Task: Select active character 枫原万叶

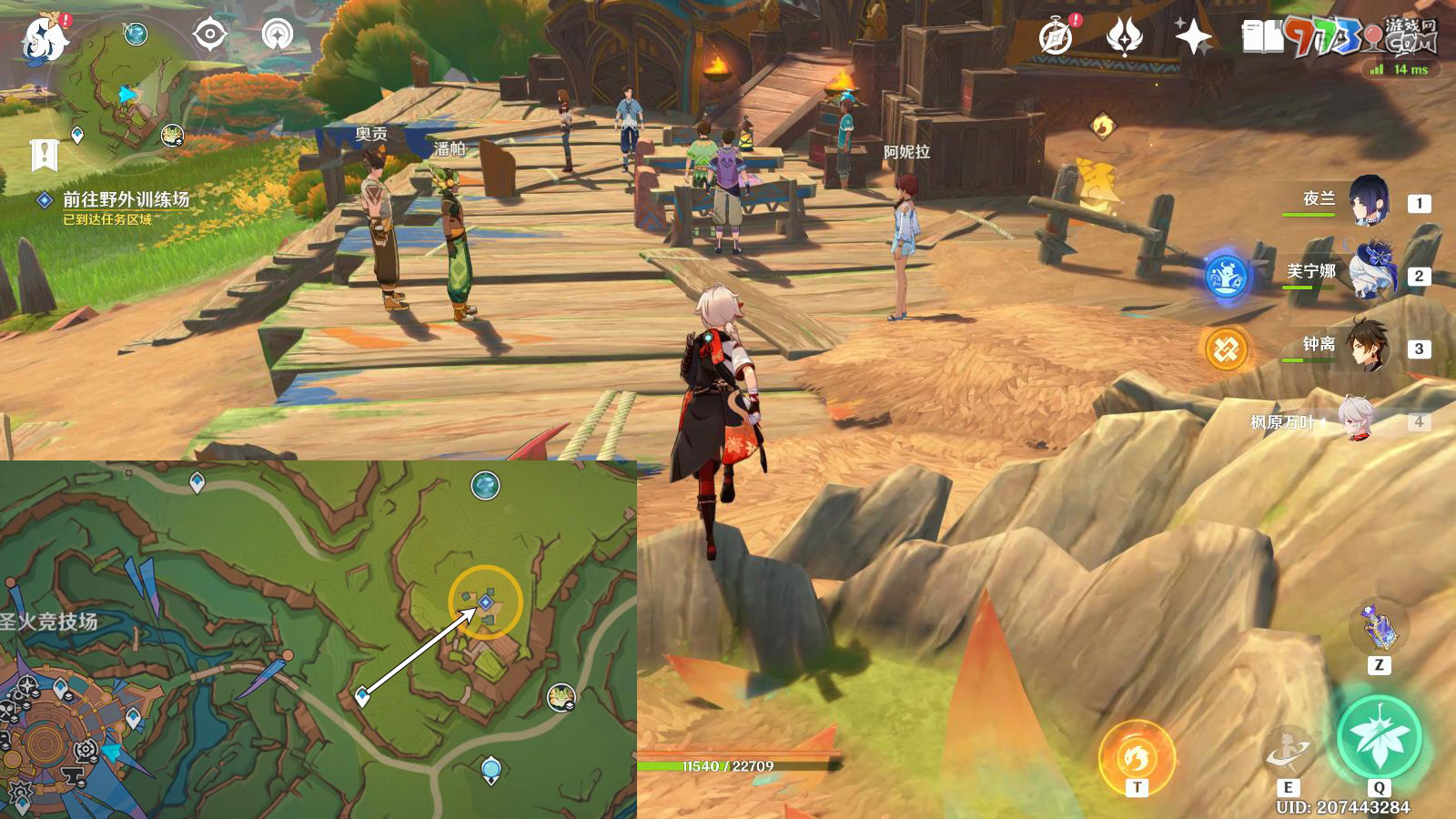Action: pyautogui.click(x=1355, y=420)
